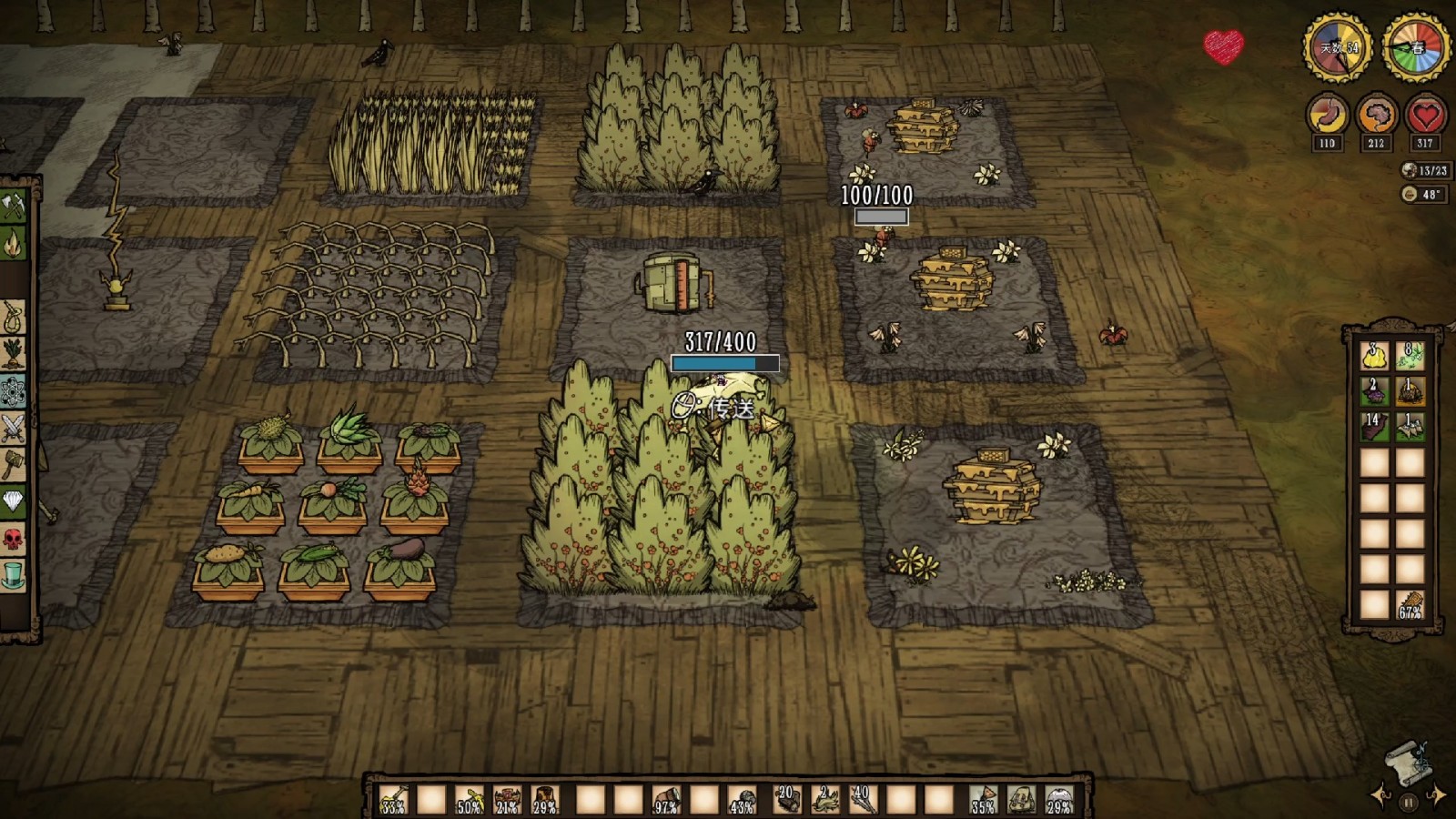The image size is (1456, 819).
Task: Click the equipped backpack slot
Action: [1021, 800]
